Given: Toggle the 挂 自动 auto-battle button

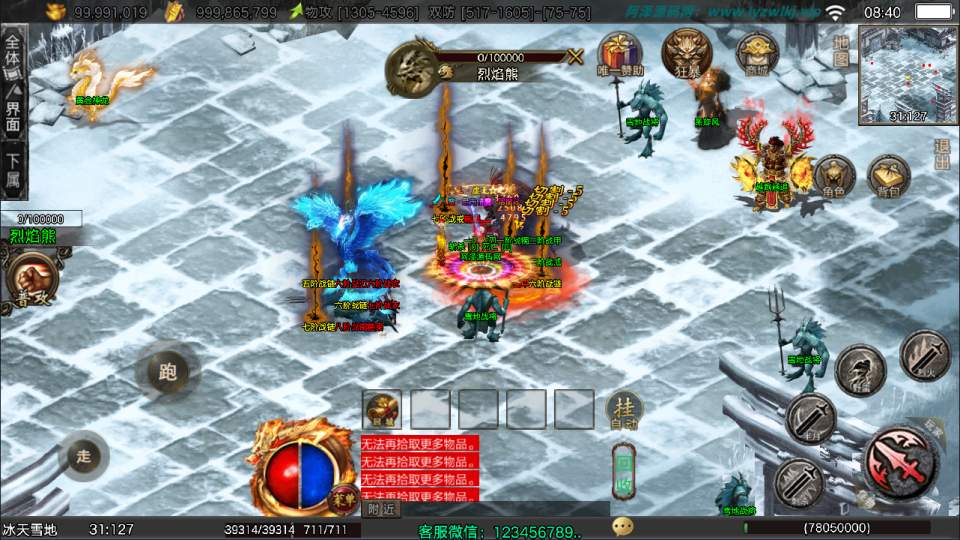Looking at the screenshot, I should [625, 410].
